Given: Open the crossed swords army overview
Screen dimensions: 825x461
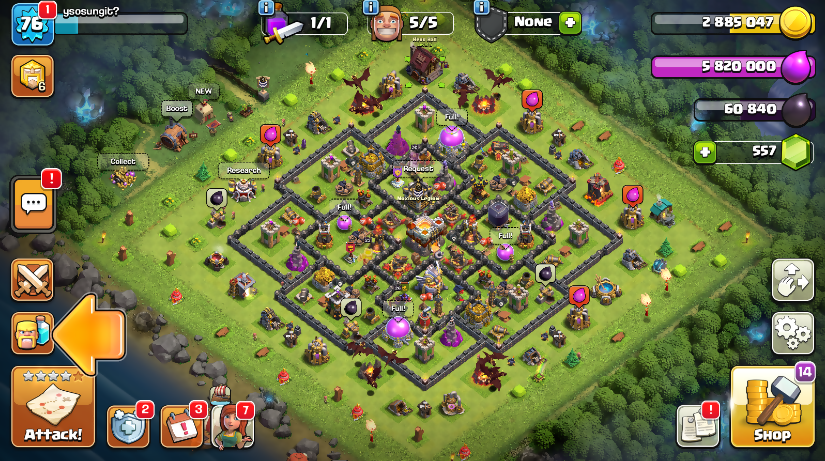Looking at the screenshot, I should coord(32,279).
